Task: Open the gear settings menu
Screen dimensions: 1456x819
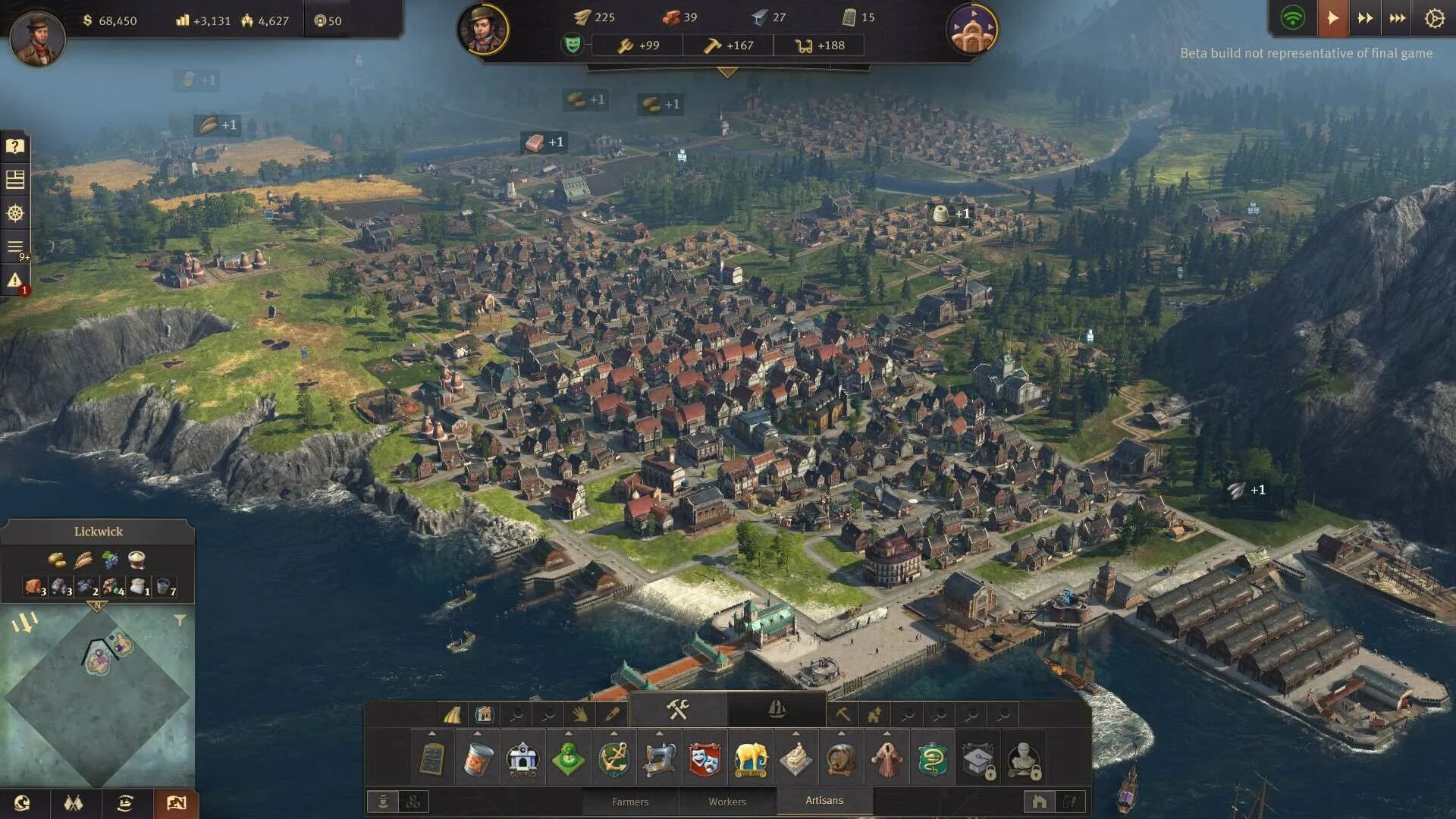Action: click(x=1434, y=18)
